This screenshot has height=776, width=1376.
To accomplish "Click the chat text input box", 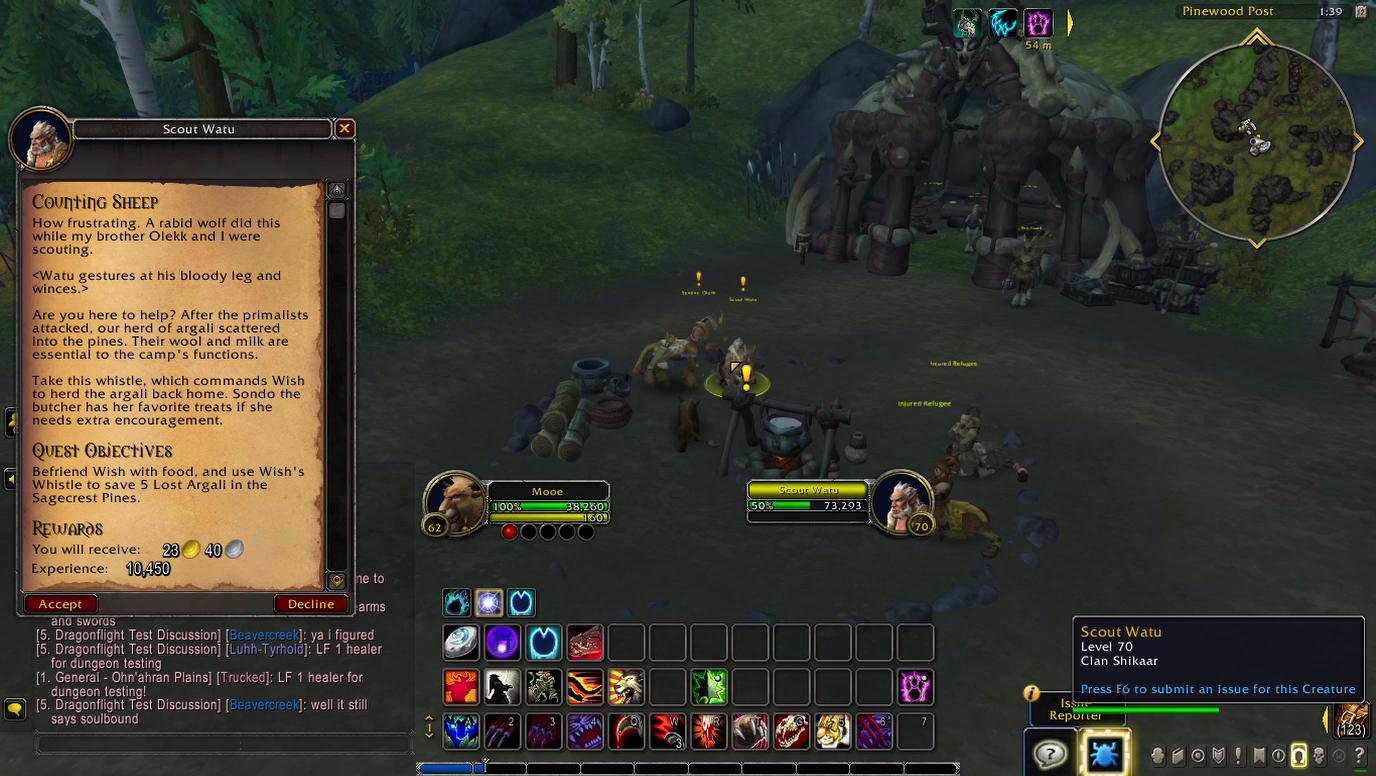I will coord(224,744).
